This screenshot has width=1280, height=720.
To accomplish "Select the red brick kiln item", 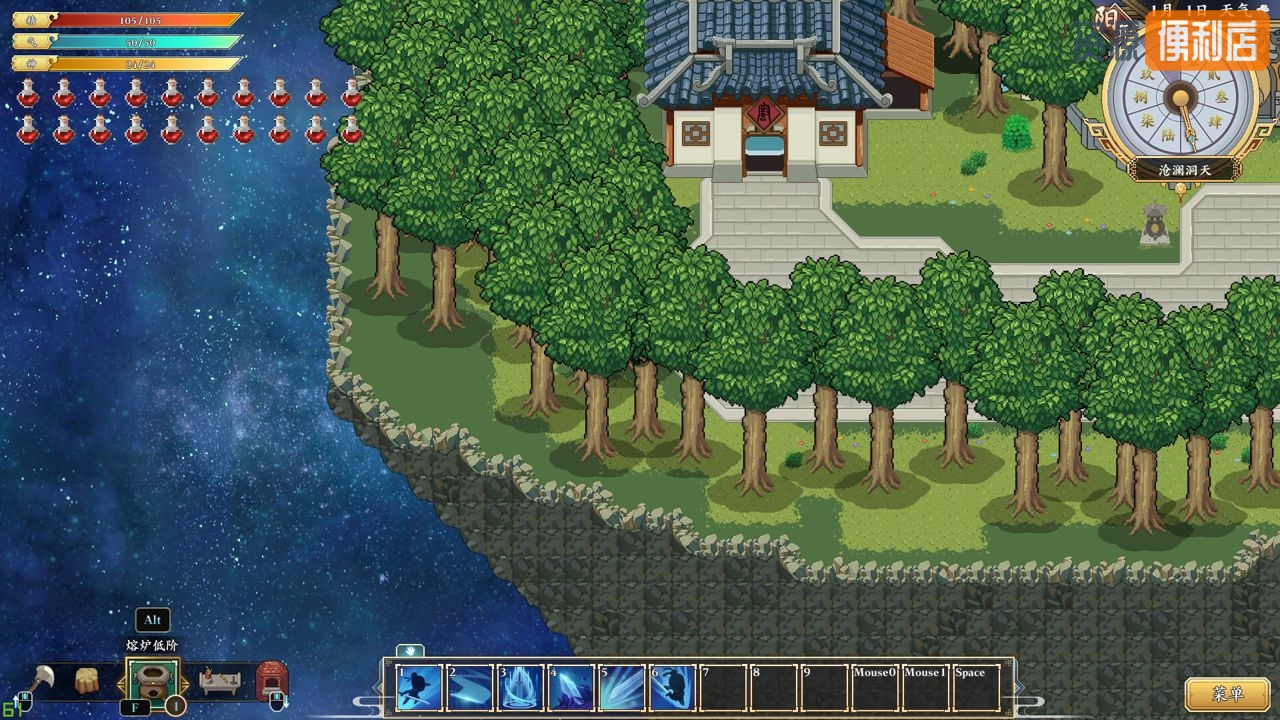I will coord(272,679).
